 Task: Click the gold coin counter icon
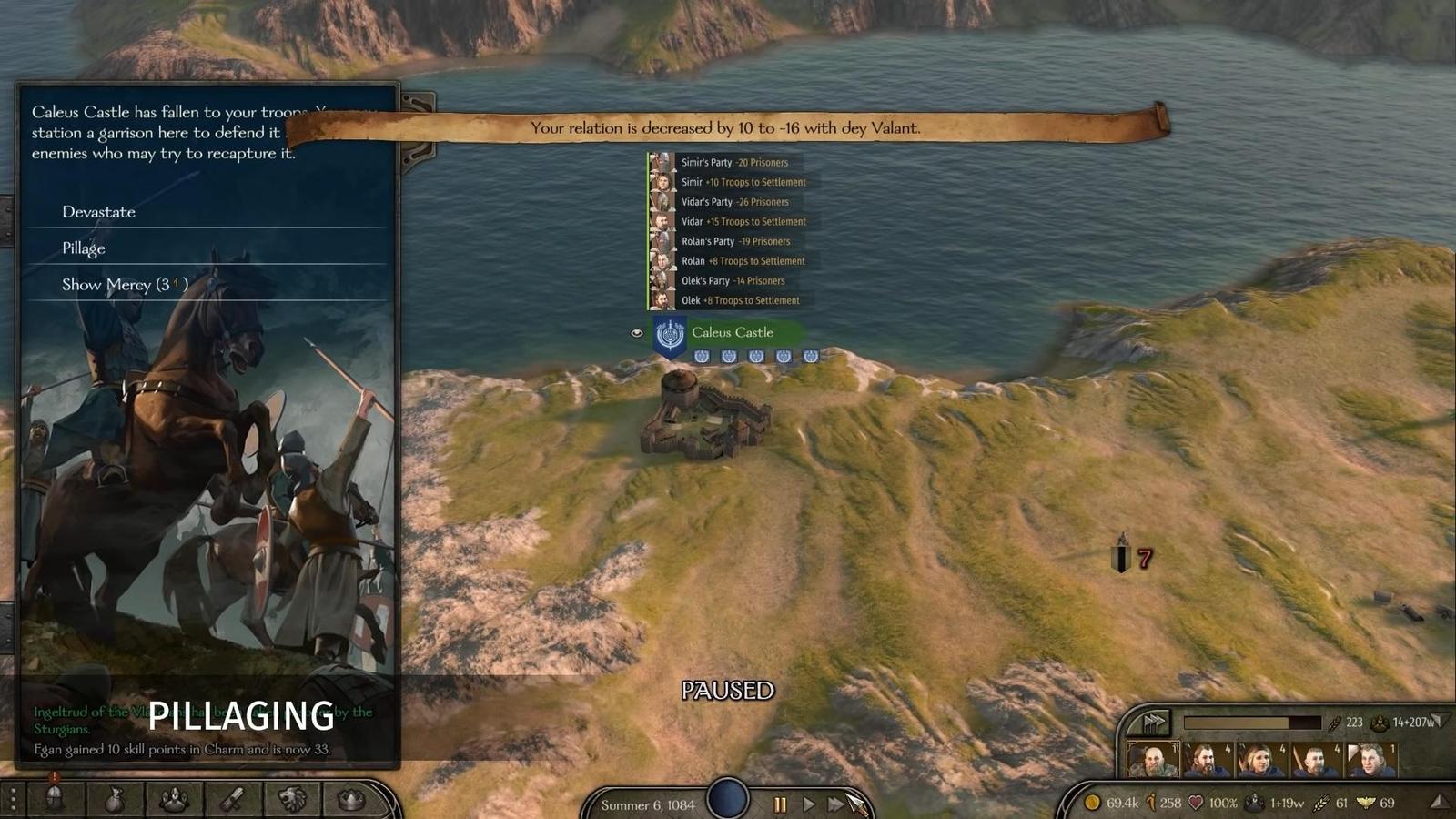[1094, 803]
